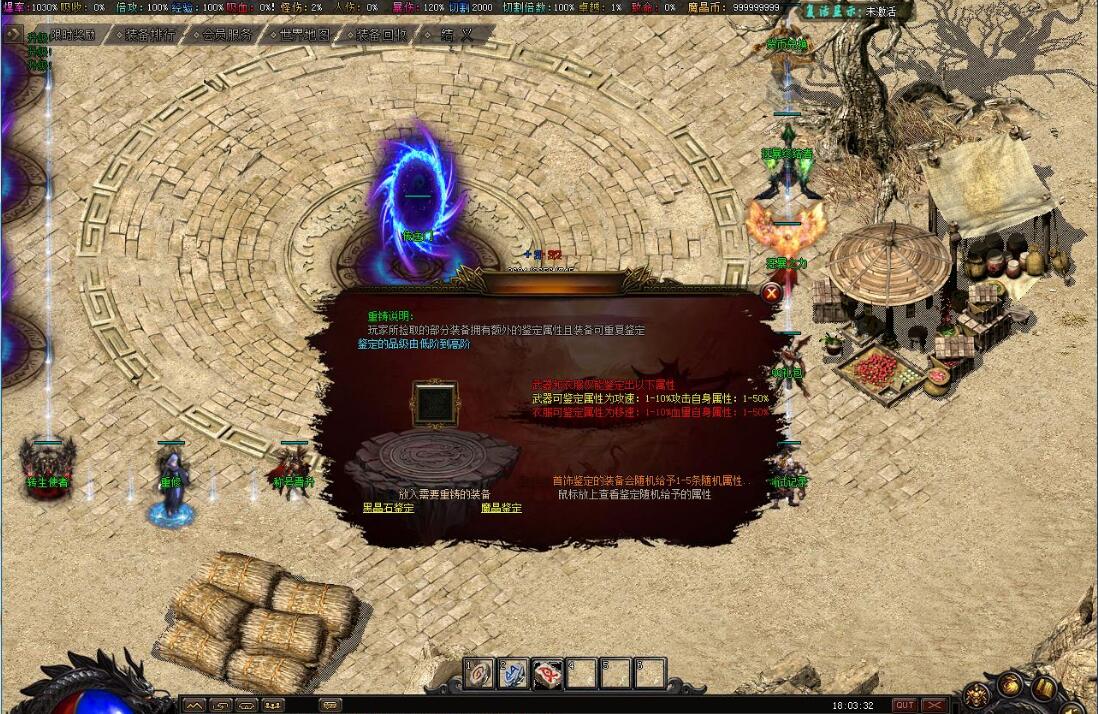
Task: Open 世界地图 world map
Action: (x=304, y=34)
